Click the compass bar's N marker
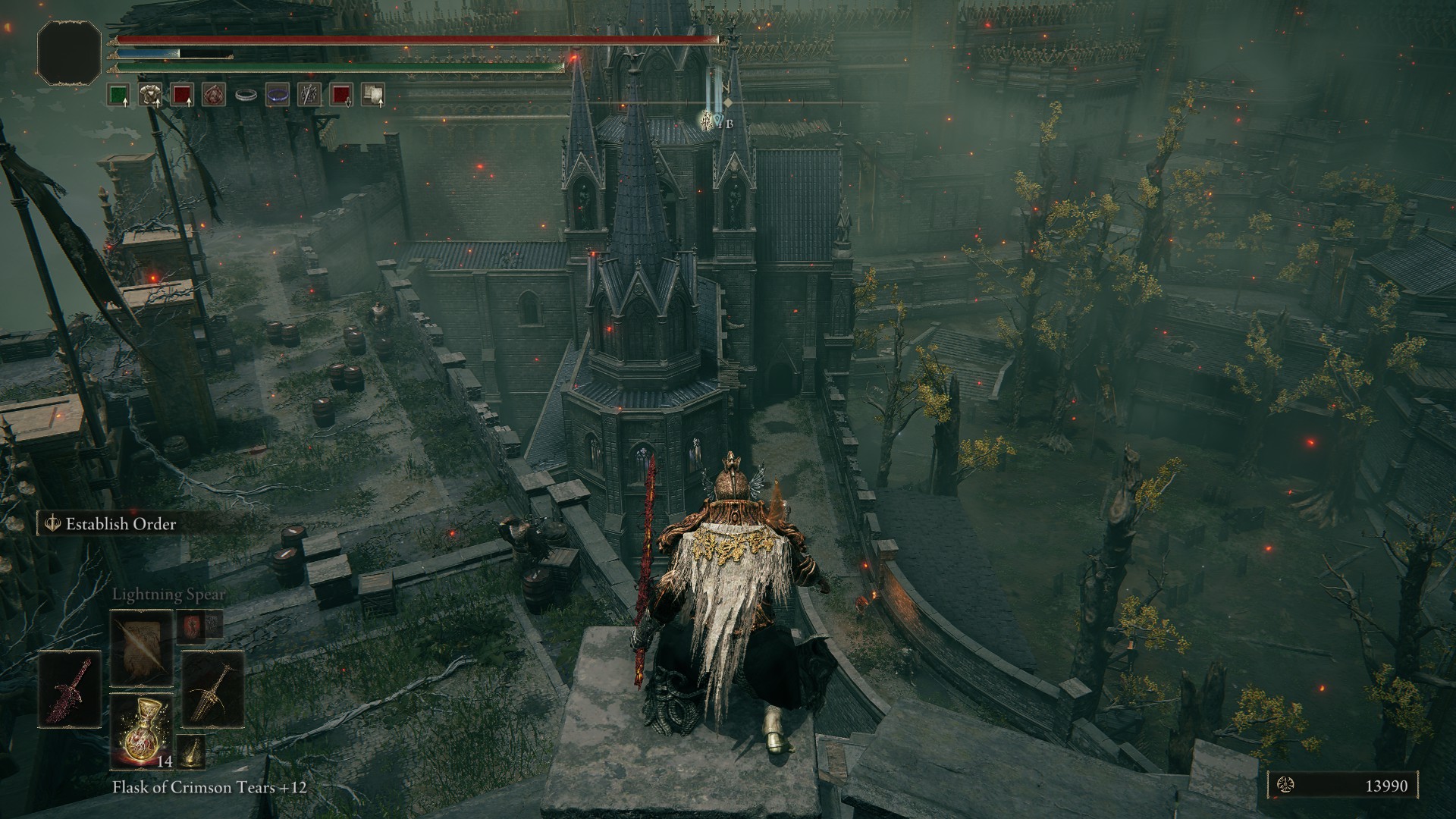The width and height of the screenshot is (1456, 819). tap(726, 87)
